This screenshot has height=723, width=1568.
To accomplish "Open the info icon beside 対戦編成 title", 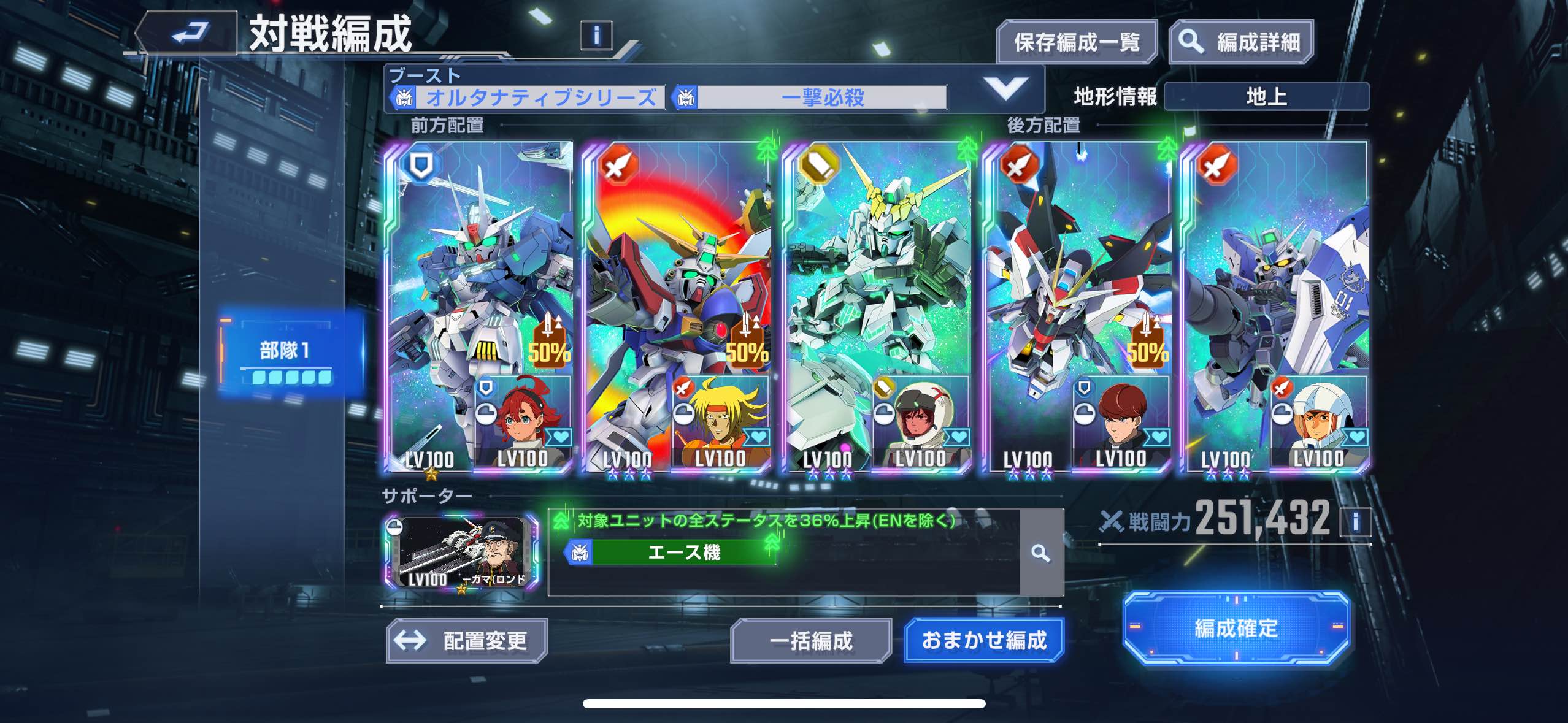I will pyautogui.click(x=596, y=35).
